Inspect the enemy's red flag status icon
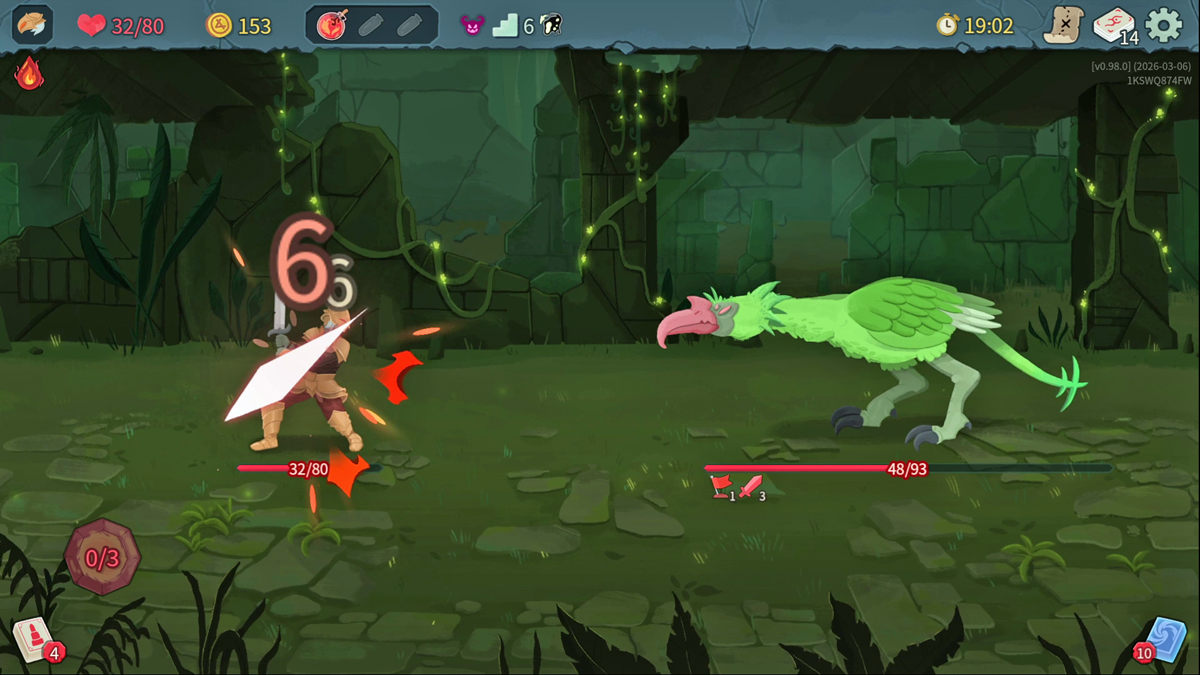1200x675 pixels. [720, 487]
